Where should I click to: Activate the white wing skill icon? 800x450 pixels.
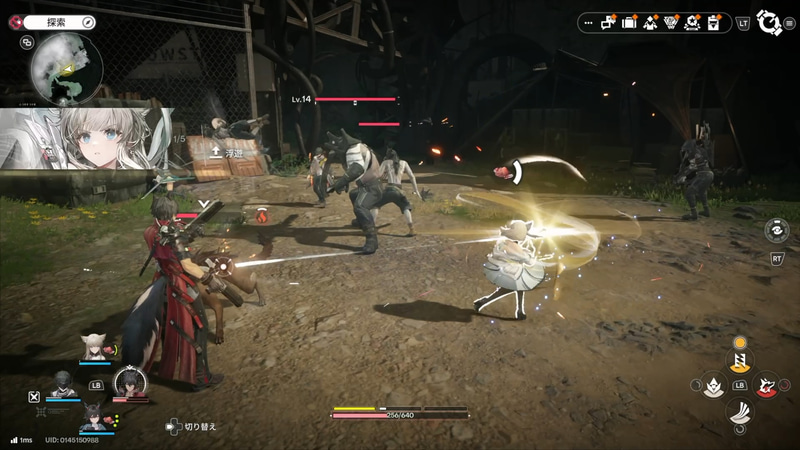click(740, 410)
